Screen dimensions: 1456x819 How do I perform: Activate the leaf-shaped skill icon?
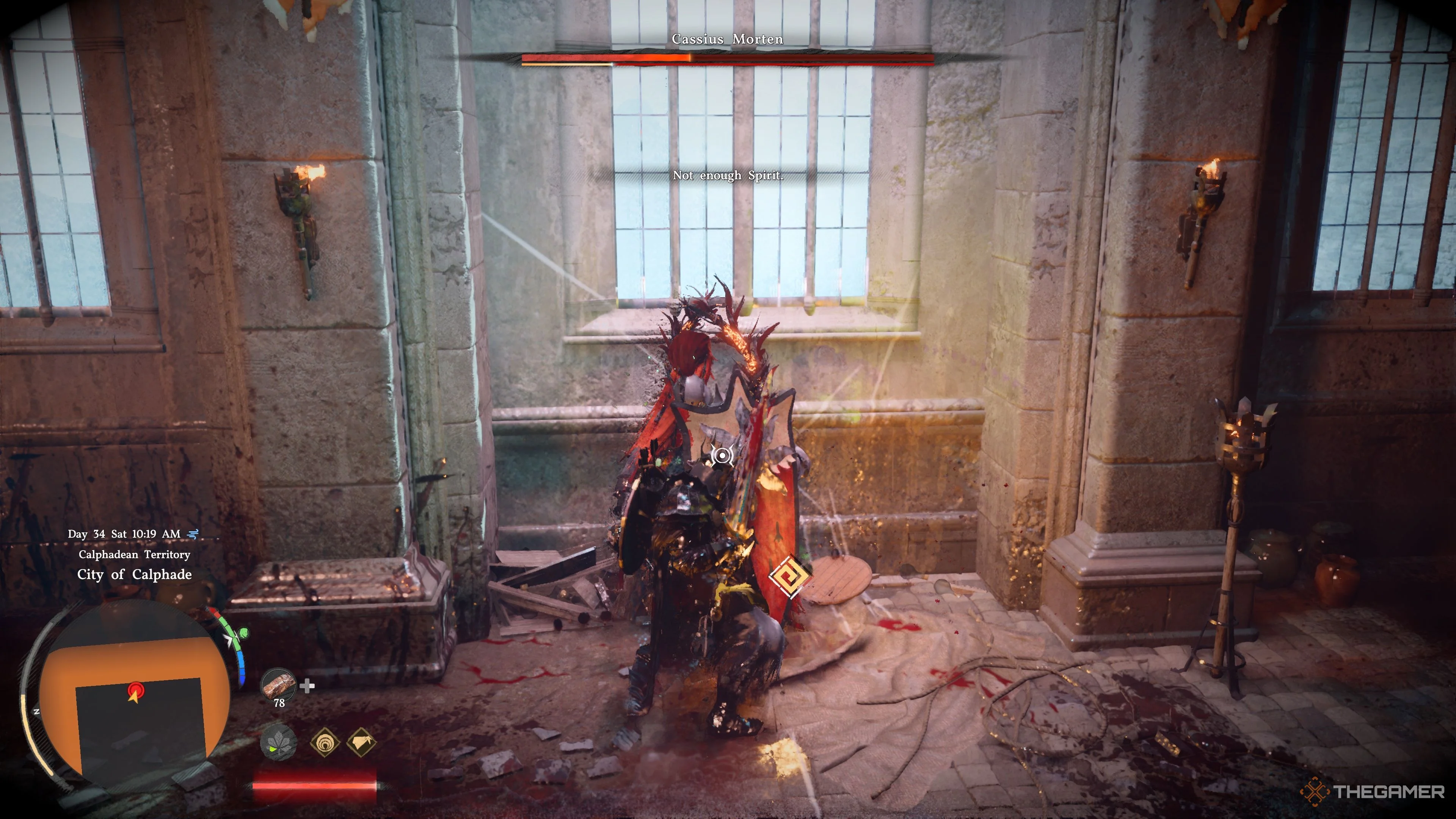click(278, 742)
